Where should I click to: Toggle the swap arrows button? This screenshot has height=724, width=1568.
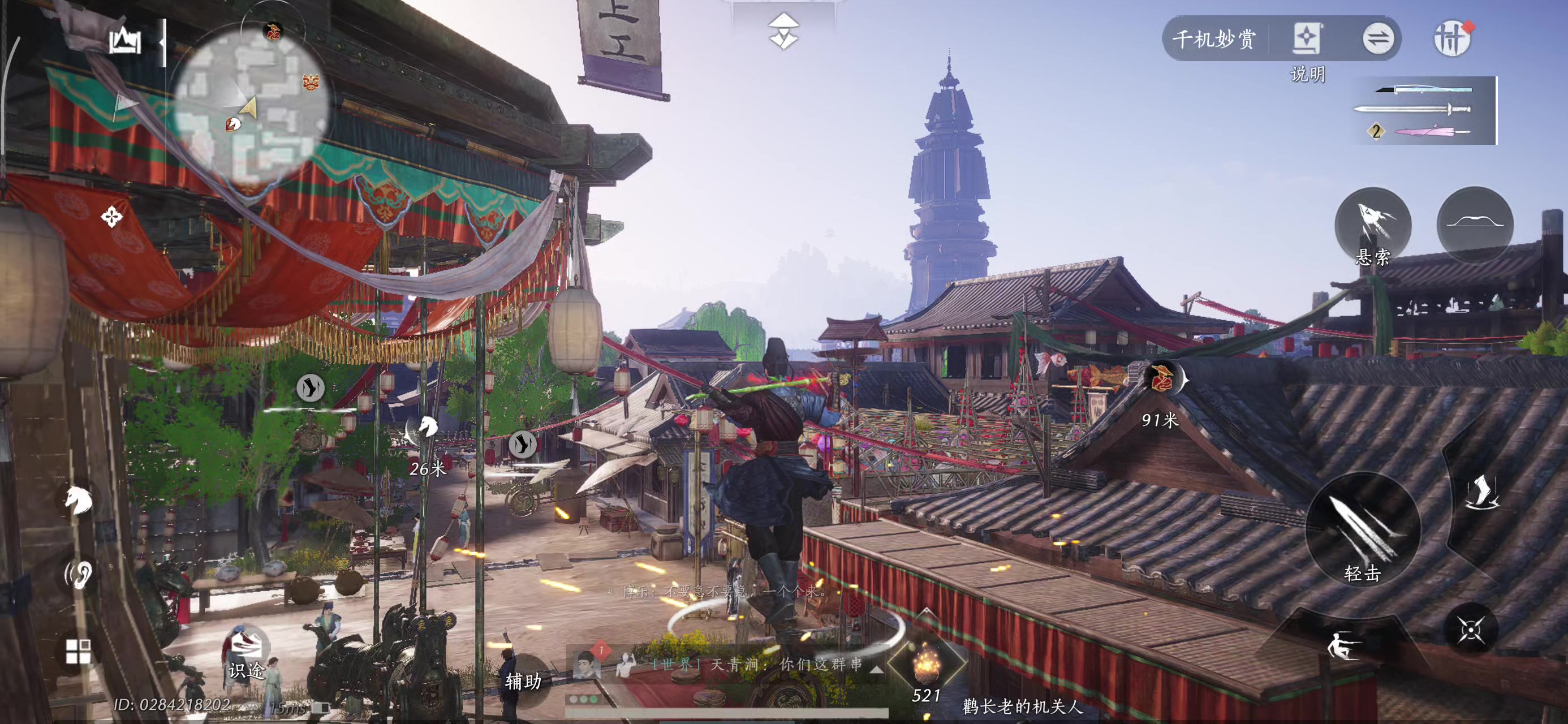click(1377, 40)
